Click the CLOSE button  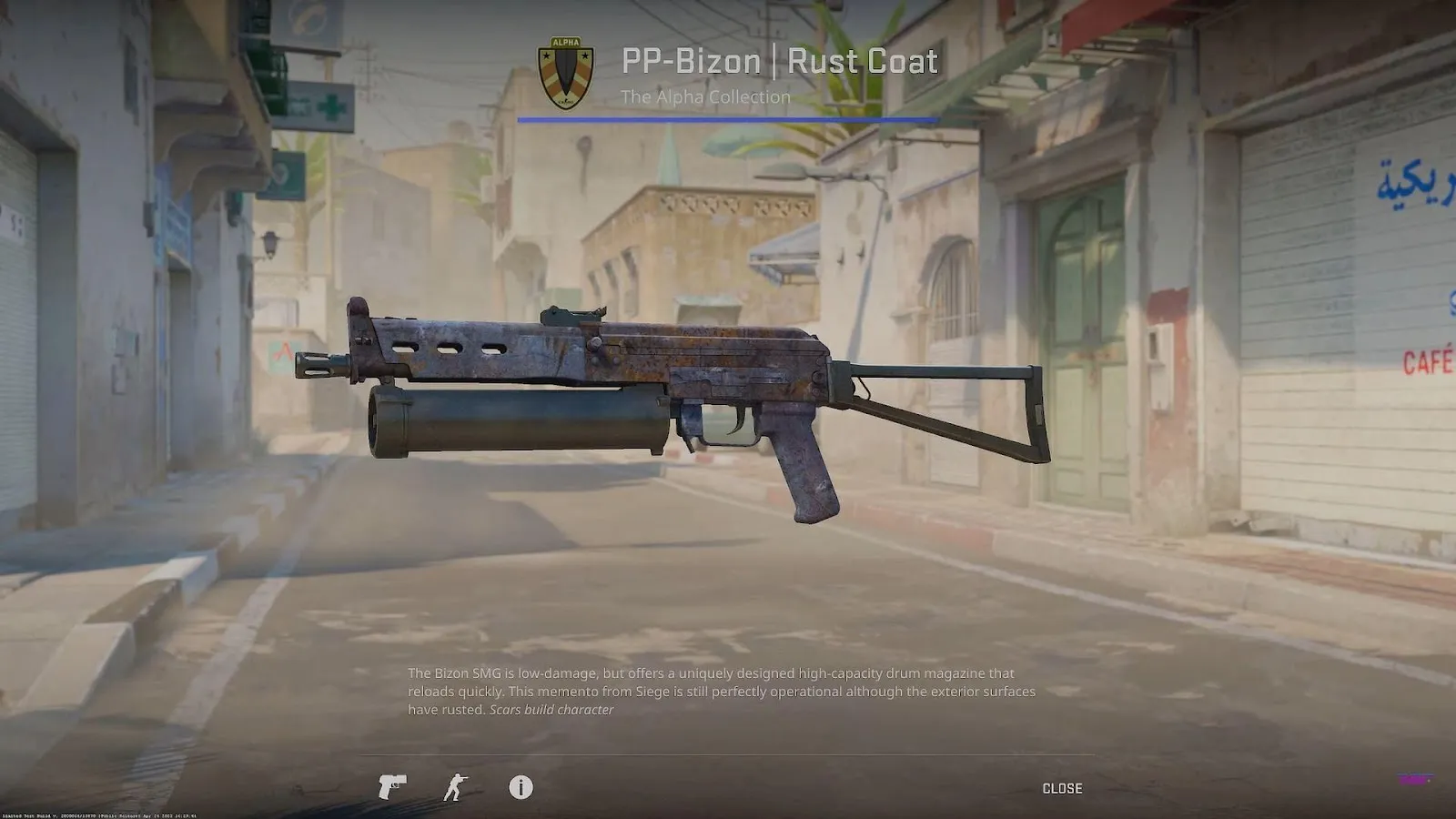[1062, 788]
